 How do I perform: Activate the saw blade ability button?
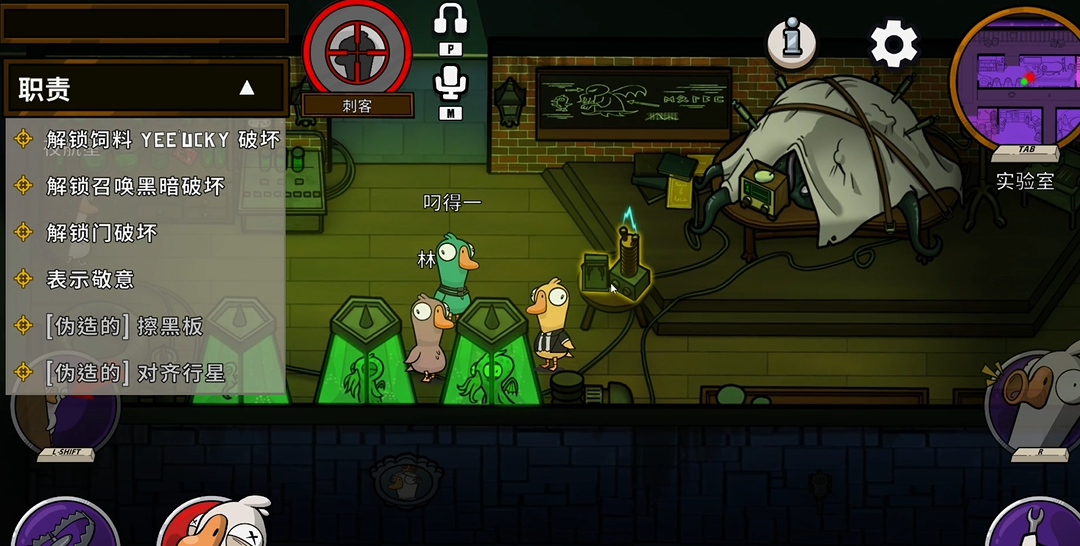[65, 526]
